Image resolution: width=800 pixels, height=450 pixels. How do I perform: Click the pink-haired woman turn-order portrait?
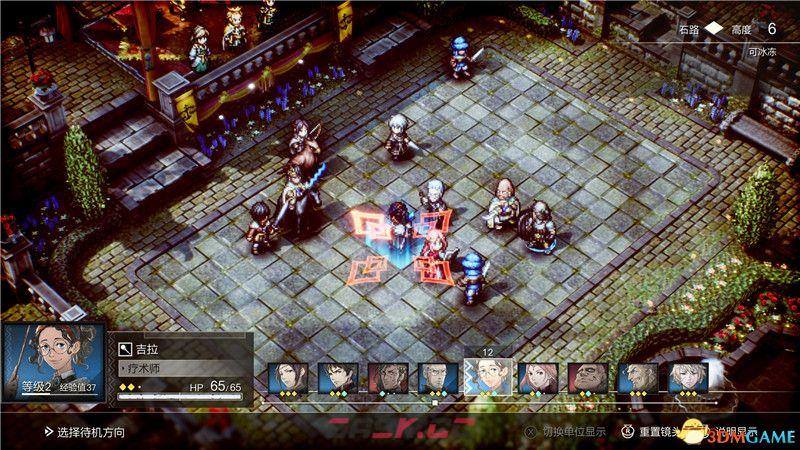[x=538, y=378]
